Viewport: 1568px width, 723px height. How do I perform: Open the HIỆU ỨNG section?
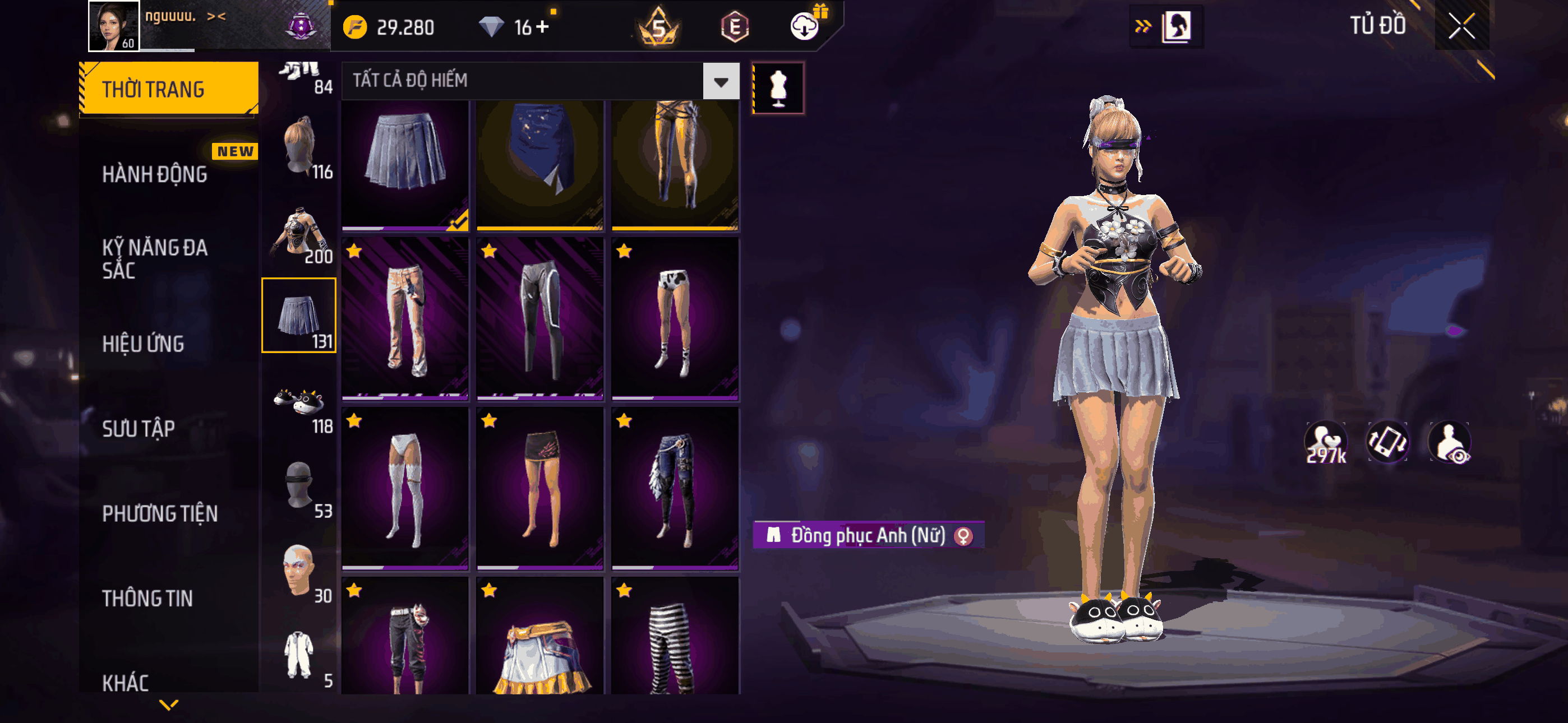tap(143, 344)
